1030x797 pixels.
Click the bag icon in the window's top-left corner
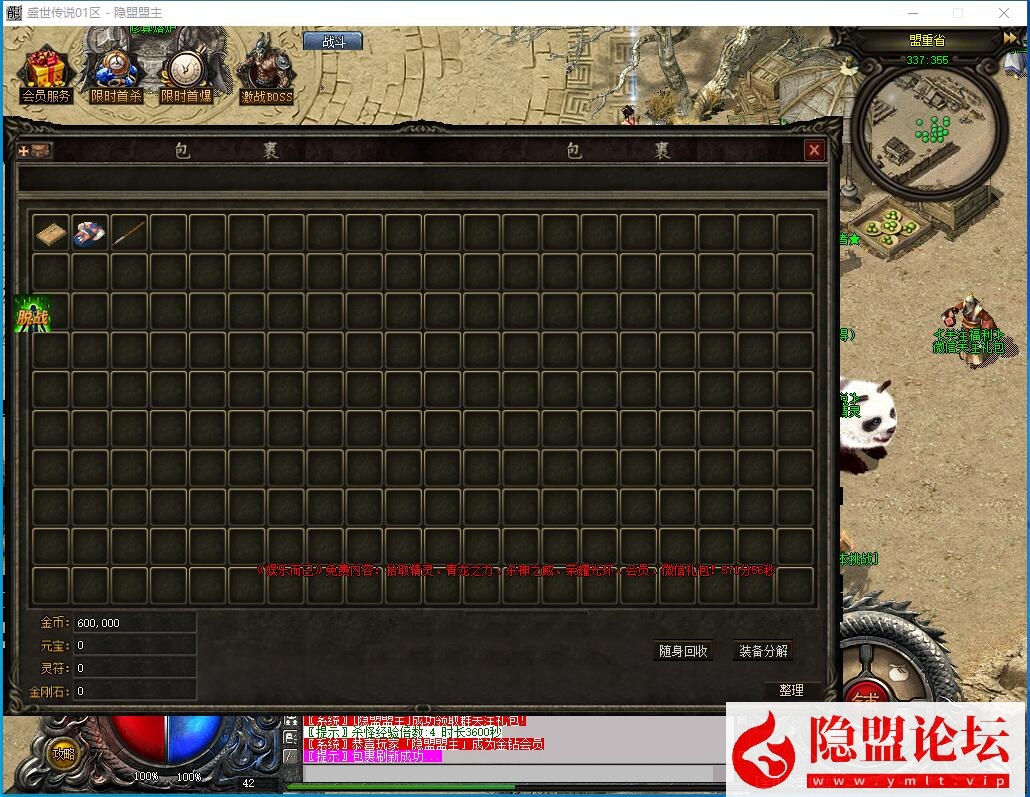pos(36,150)
